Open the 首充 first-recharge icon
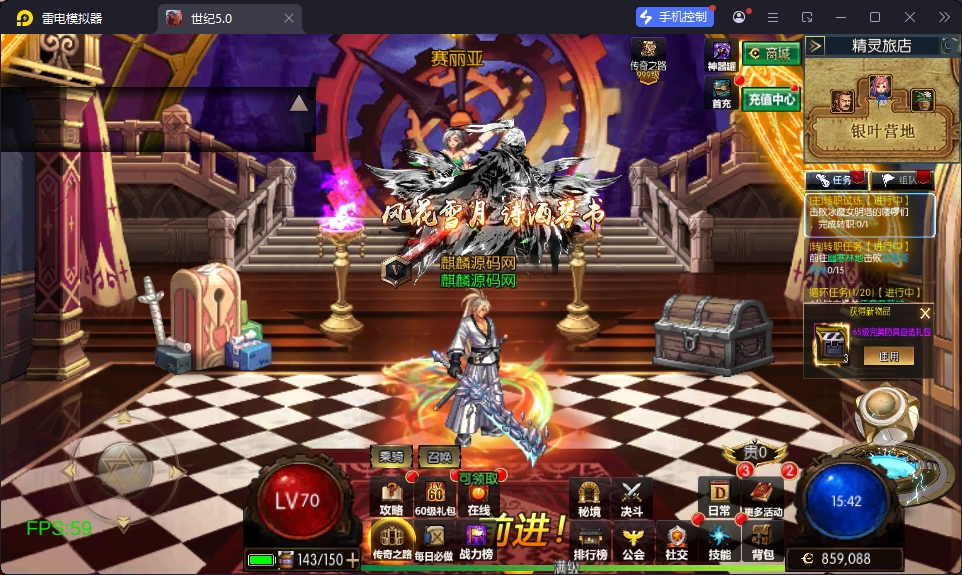Screen dimensions: 962x575 [x=721, y=94]
